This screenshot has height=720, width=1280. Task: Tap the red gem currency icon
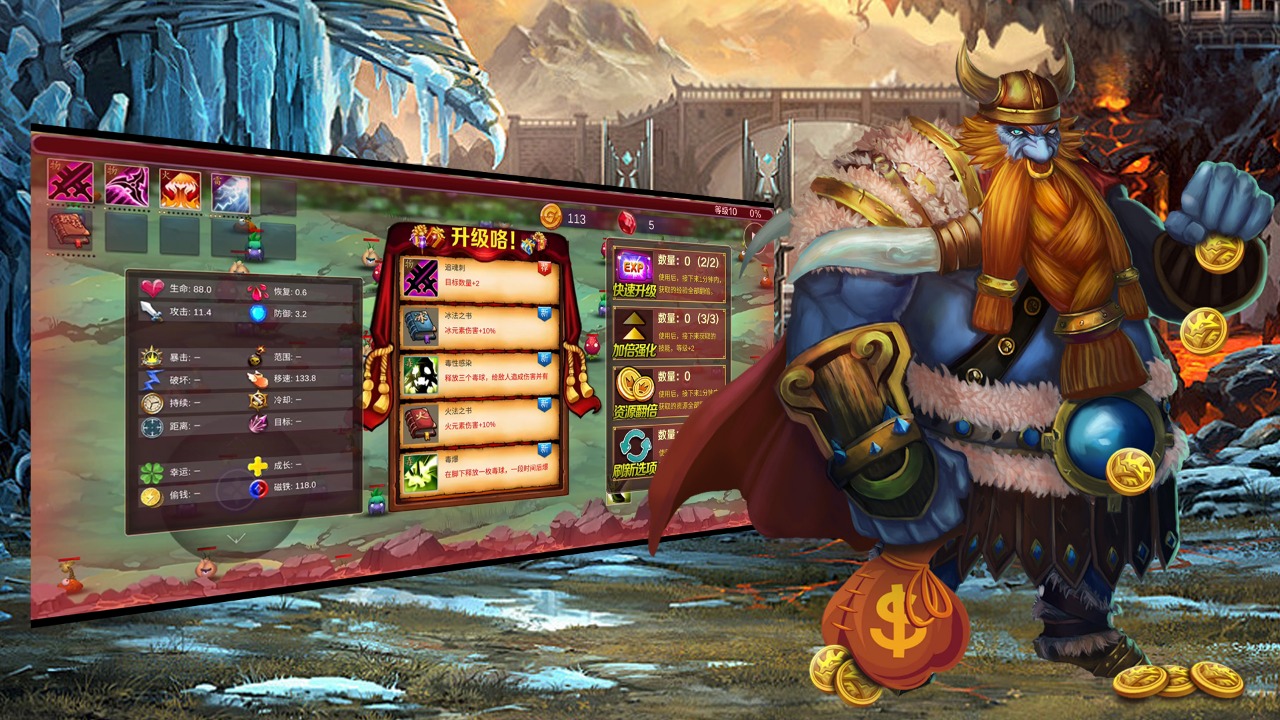[627, 222]
